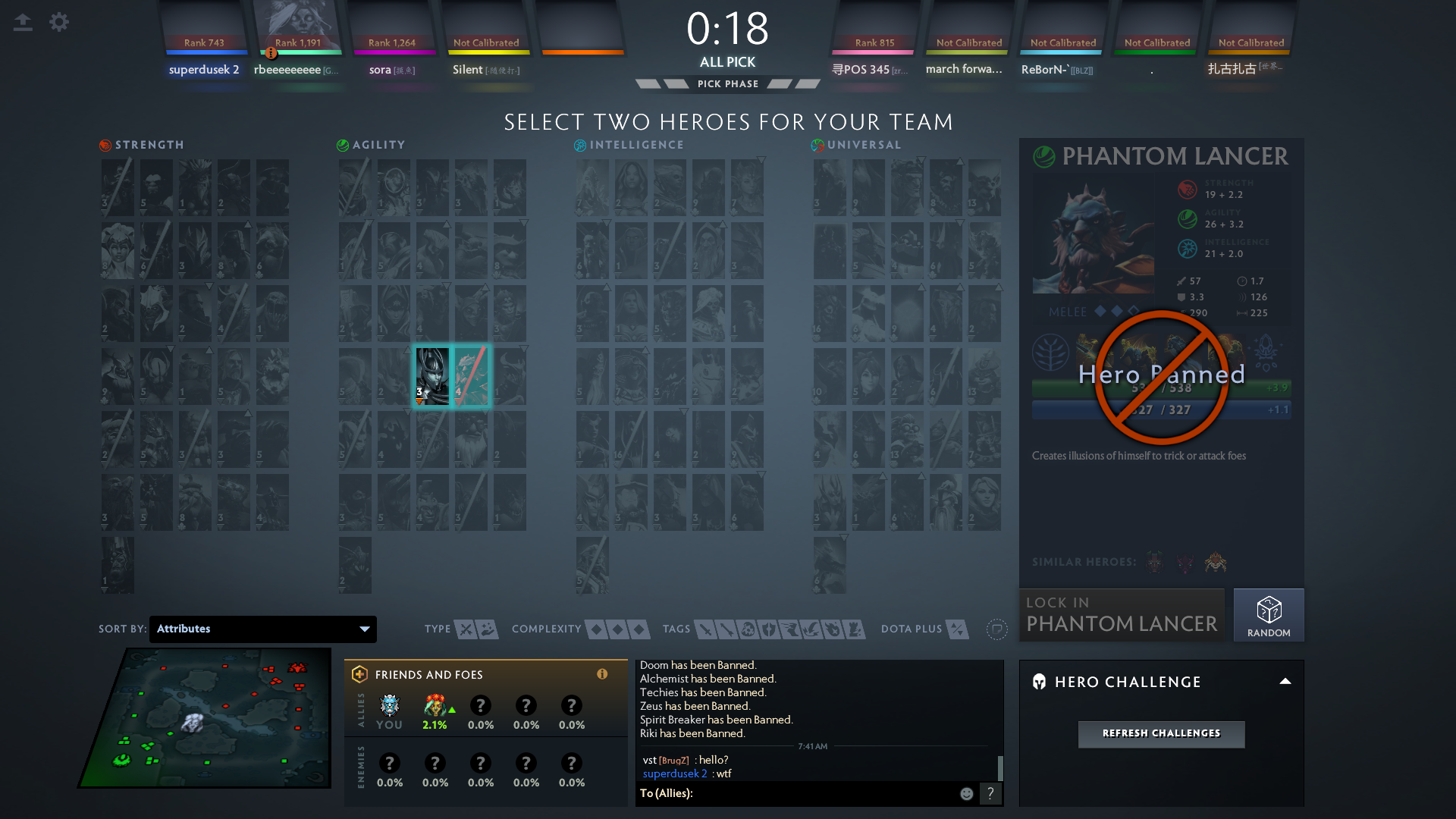
Task: Click the ALLIES side label in Friends and Foes
Action: pos(362,711)
